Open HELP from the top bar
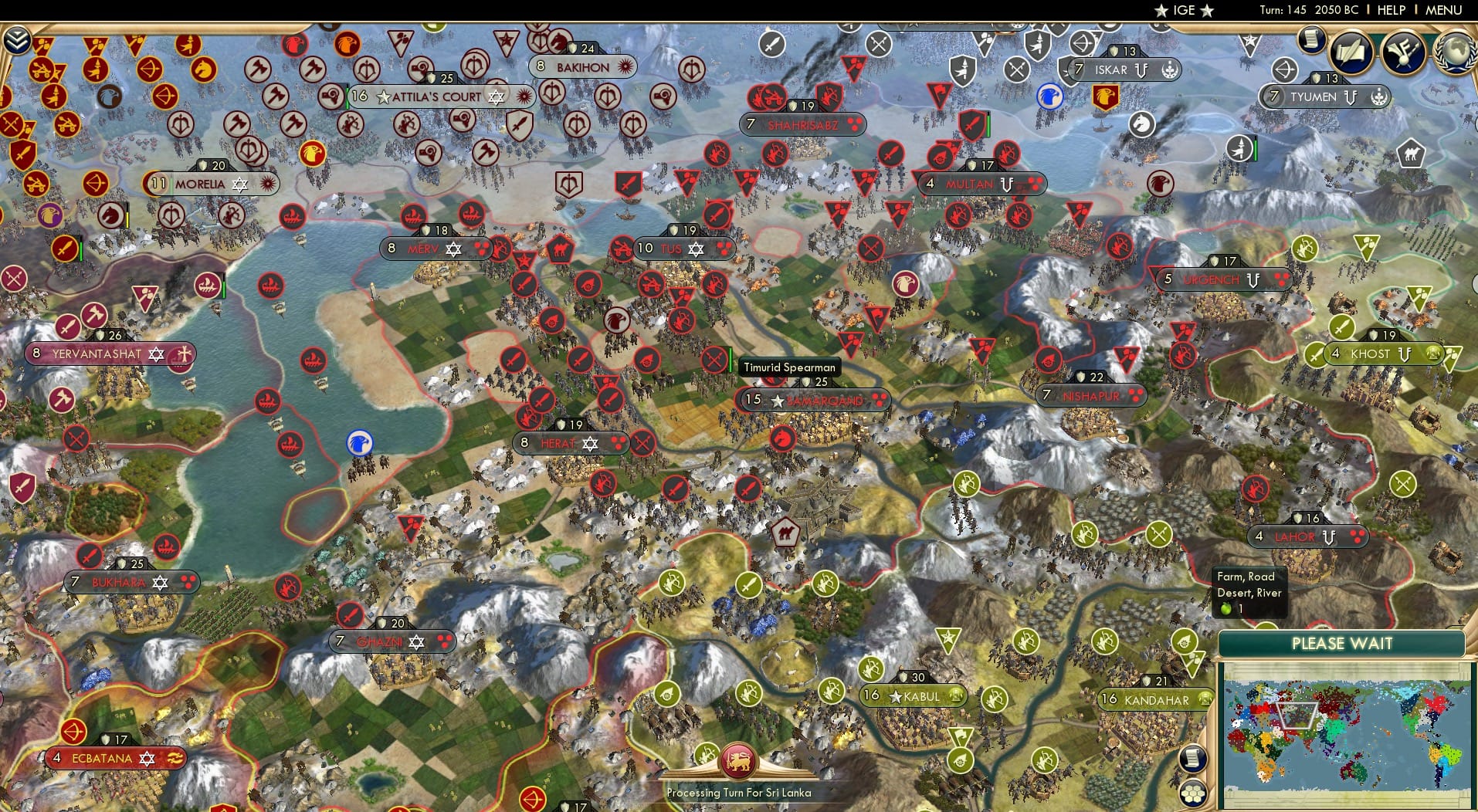Screen dimensions: 1478x812 1392,11
